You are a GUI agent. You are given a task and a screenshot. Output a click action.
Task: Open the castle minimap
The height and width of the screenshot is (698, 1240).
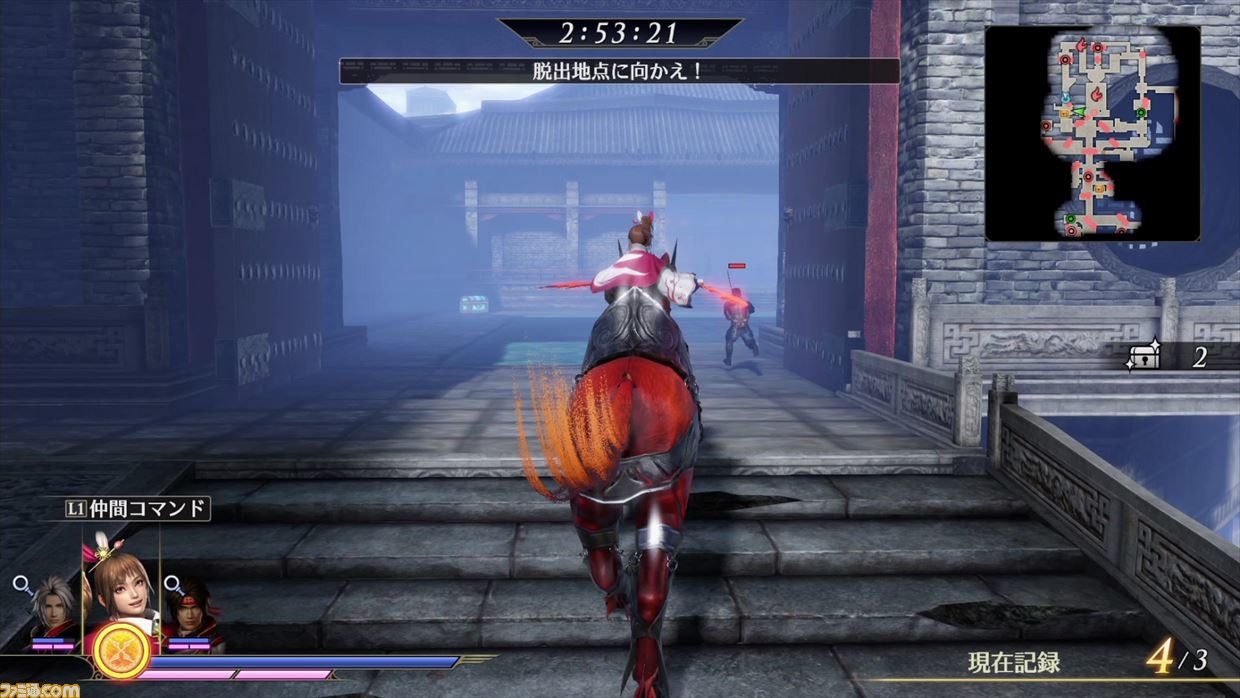(1092, 133)
